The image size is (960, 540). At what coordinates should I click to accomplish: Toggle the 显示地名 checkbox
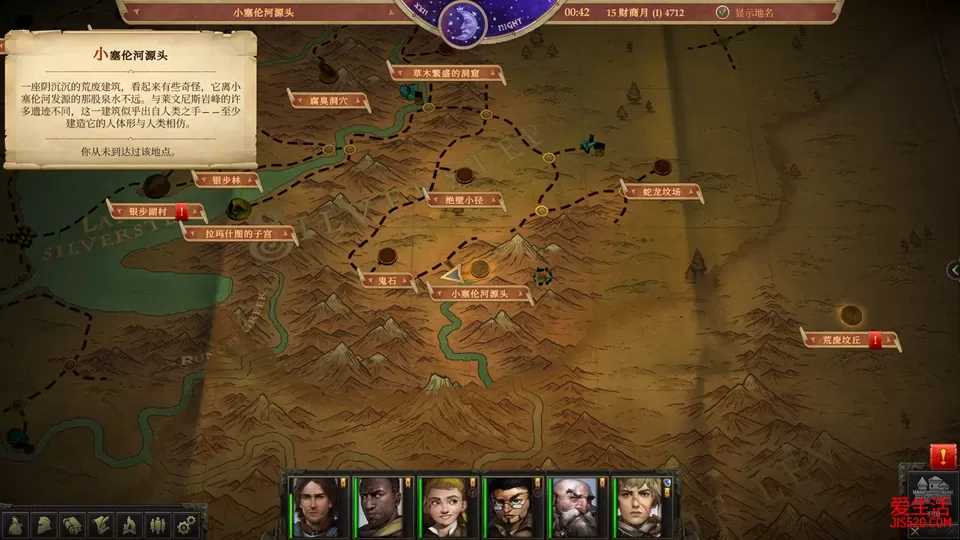pos(722,13)
